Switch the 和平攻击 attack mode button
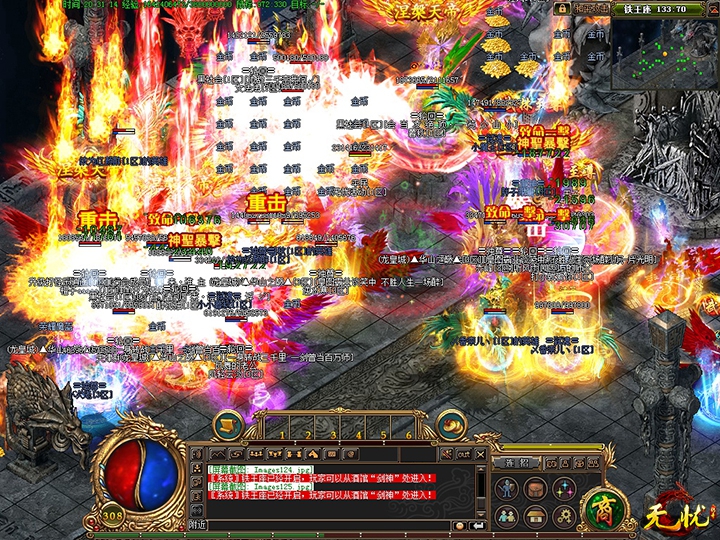 [x=590, y=8]
